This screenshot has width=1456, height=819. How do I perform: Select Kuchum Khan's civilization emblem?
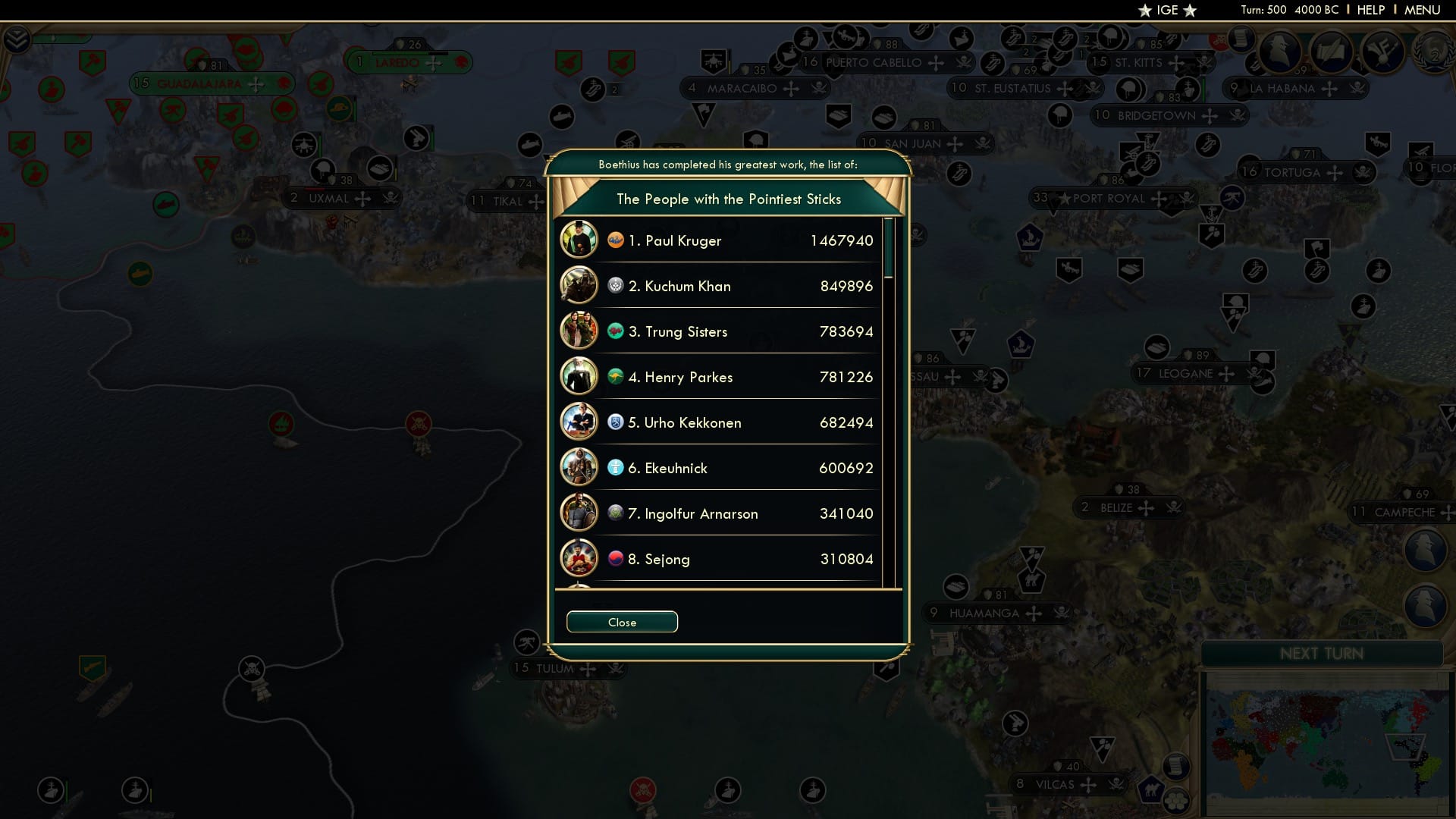coord(616,285)
